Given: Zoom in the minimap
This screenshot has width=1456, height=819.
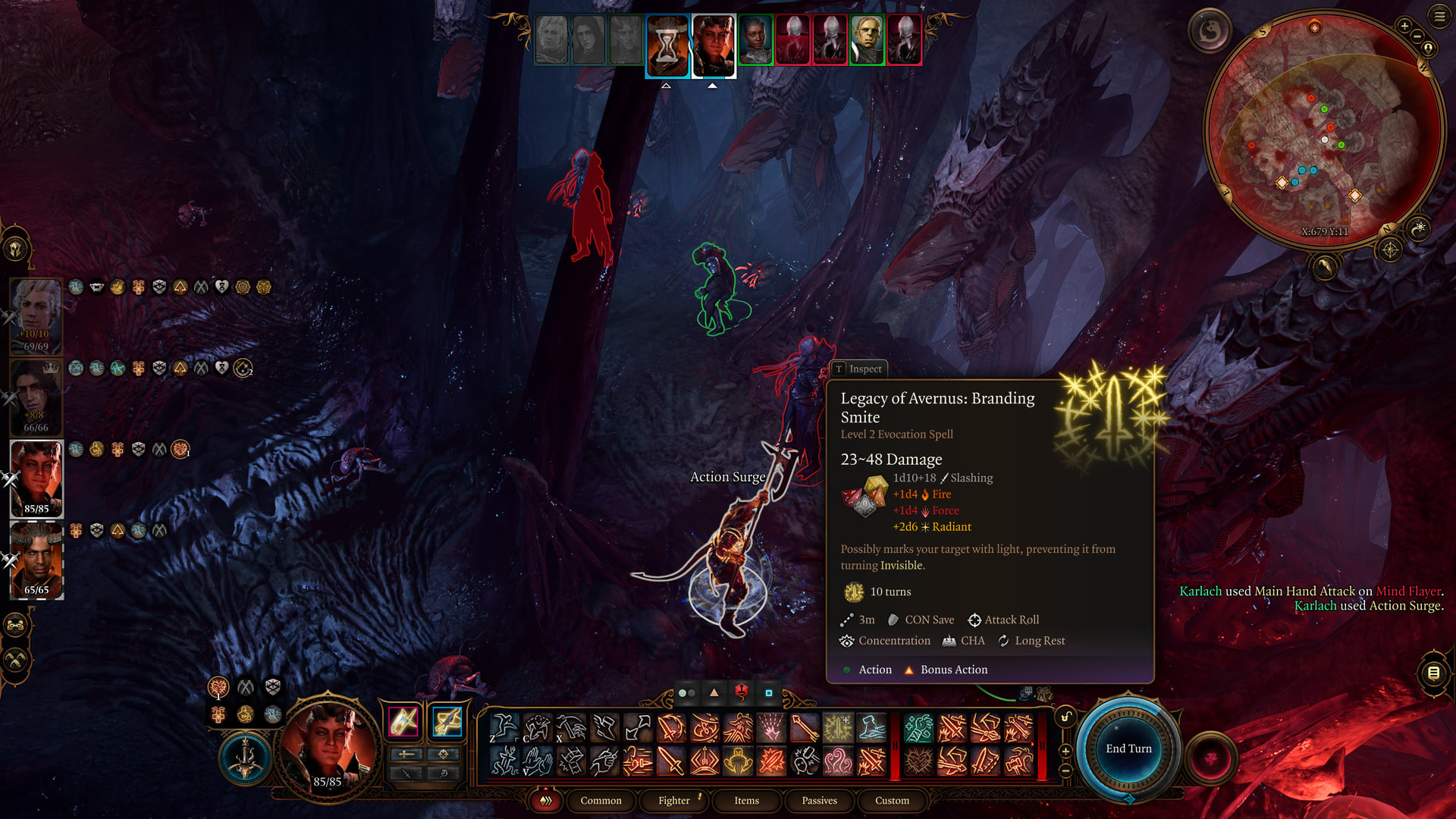Looking at the screenshot, I should tap(1404, 27).
